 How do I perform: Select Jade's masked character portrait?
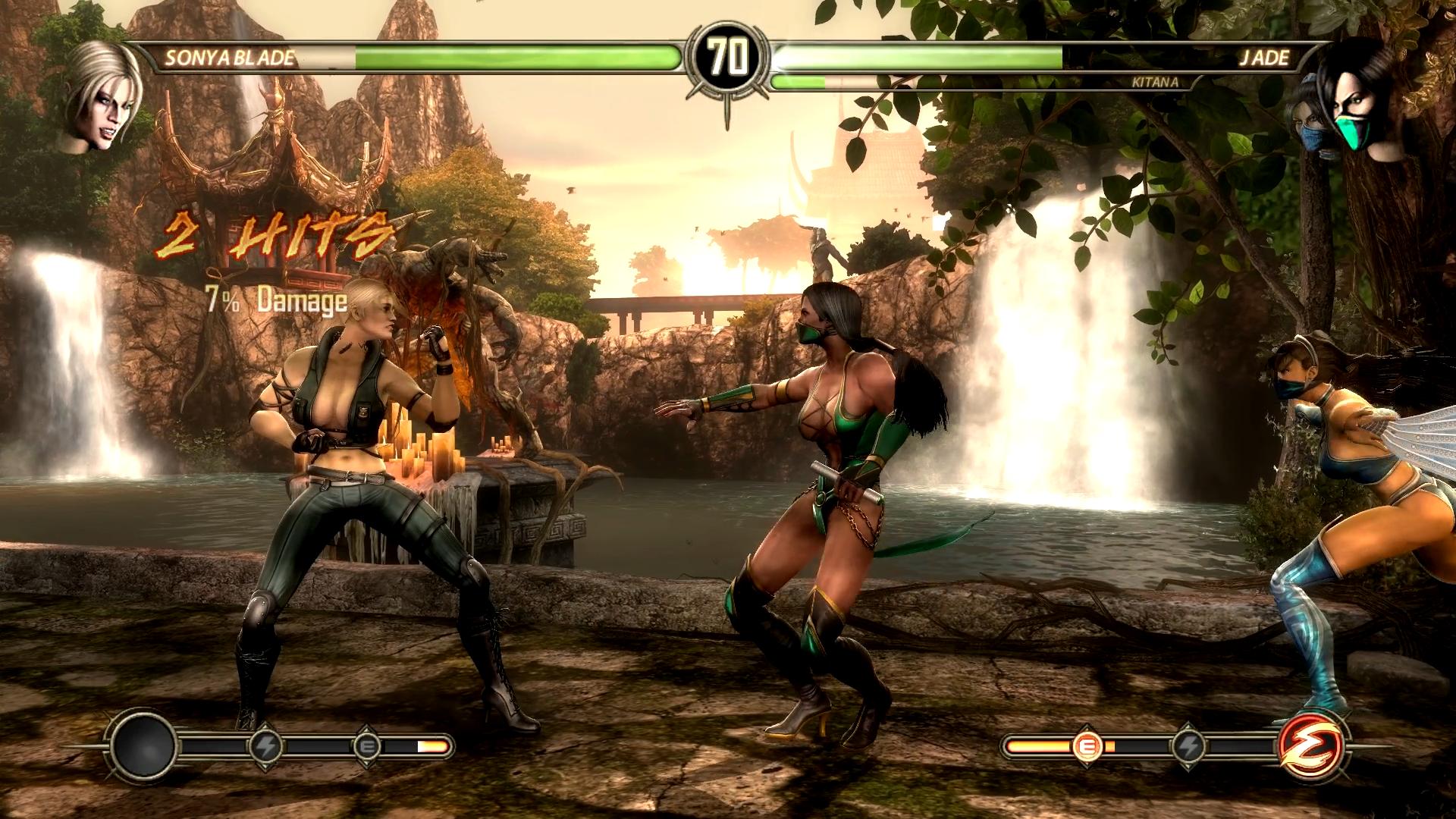click(1356, 108)
